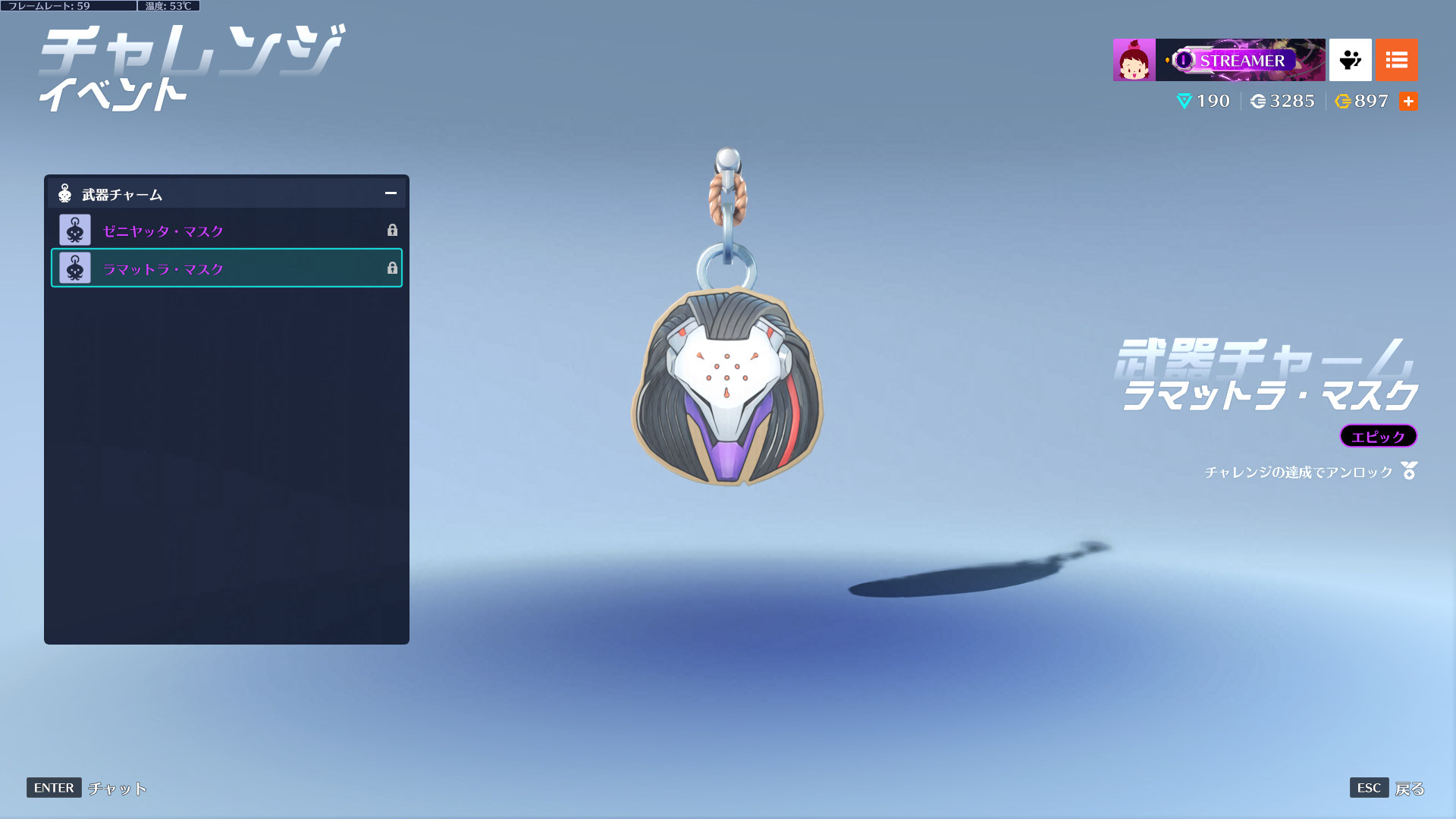This screenshot has width=1456, height=819.
Task: Select the ゼニヤッタ・マスク charm row
Action: pos(226,231)
